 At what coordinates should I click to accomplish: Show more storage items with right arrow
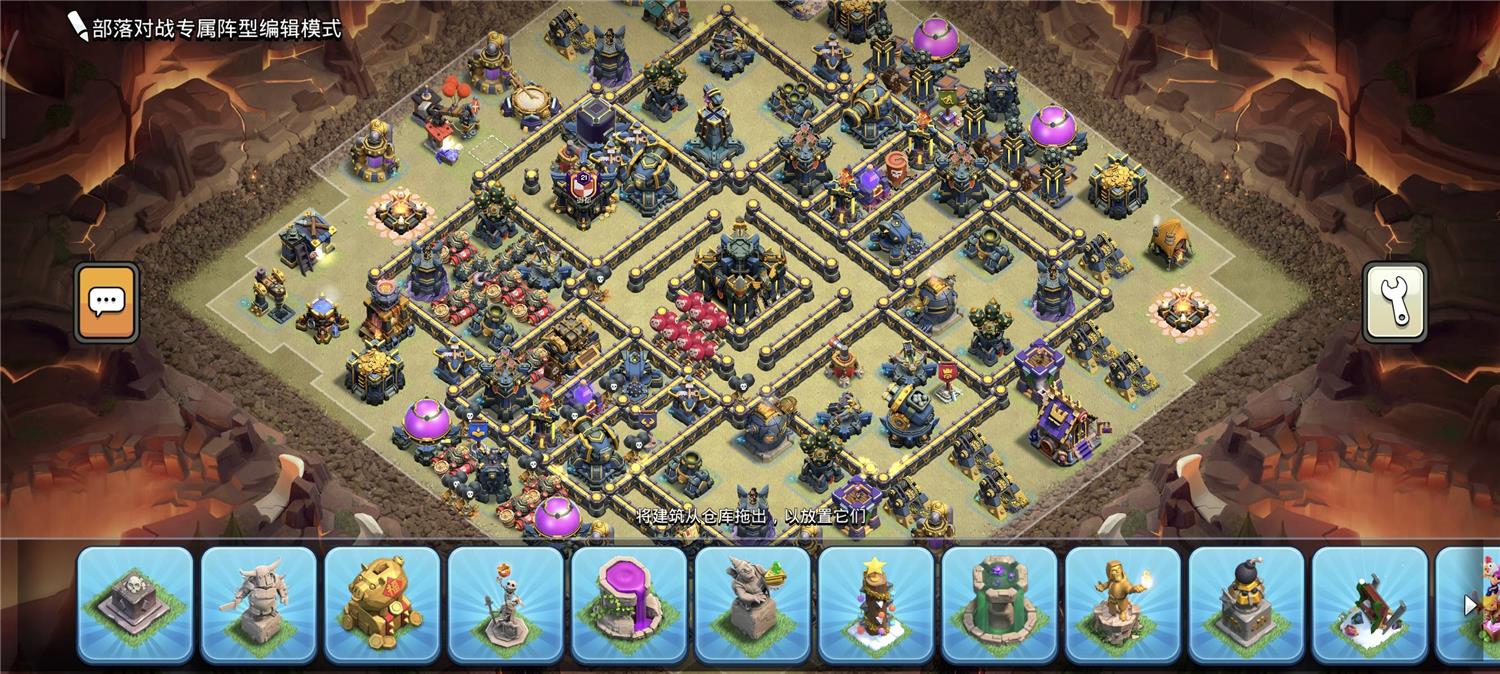point(1470,604)
